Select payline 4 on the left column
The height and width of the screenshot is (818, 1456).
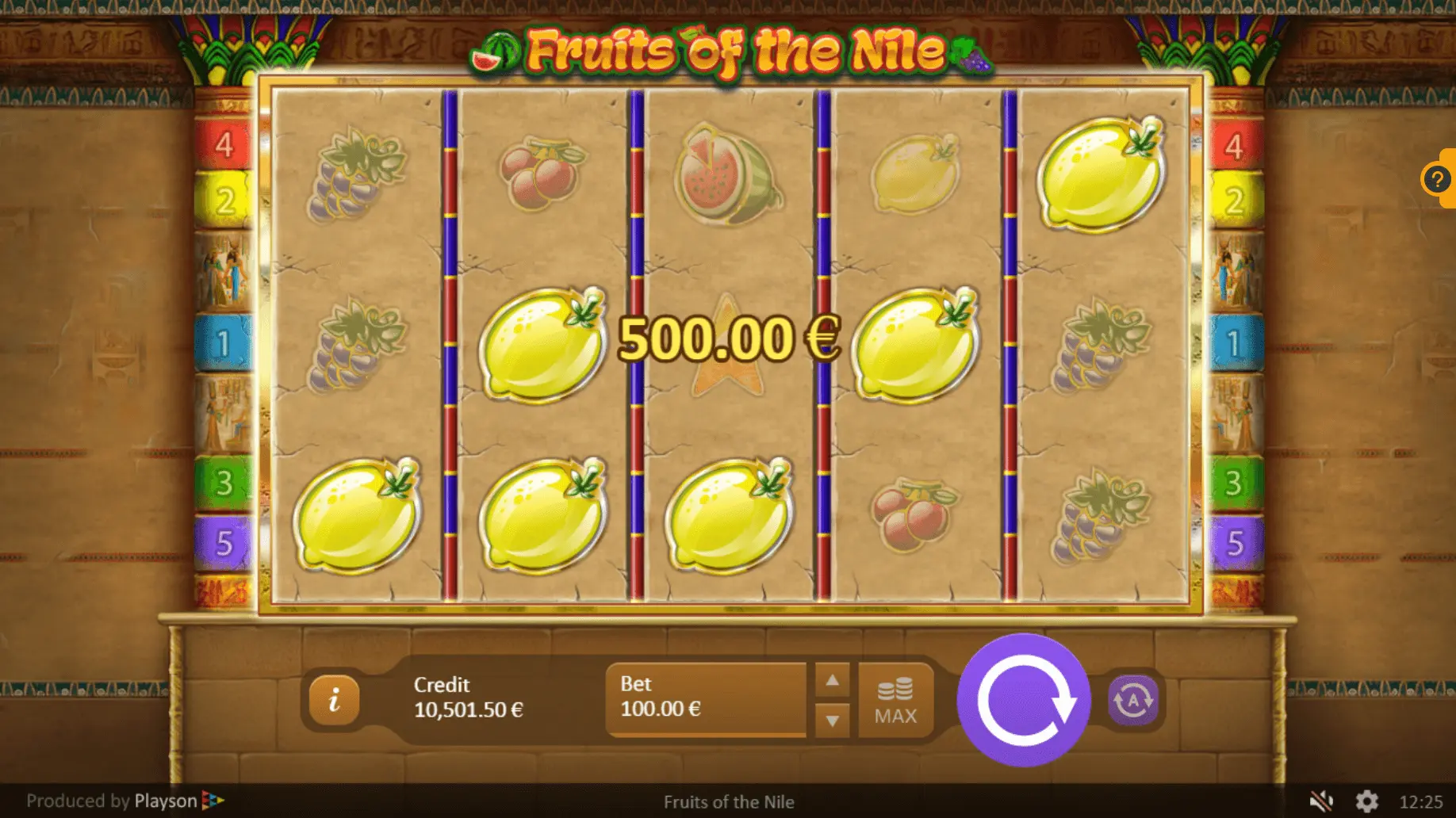(224, 145)
